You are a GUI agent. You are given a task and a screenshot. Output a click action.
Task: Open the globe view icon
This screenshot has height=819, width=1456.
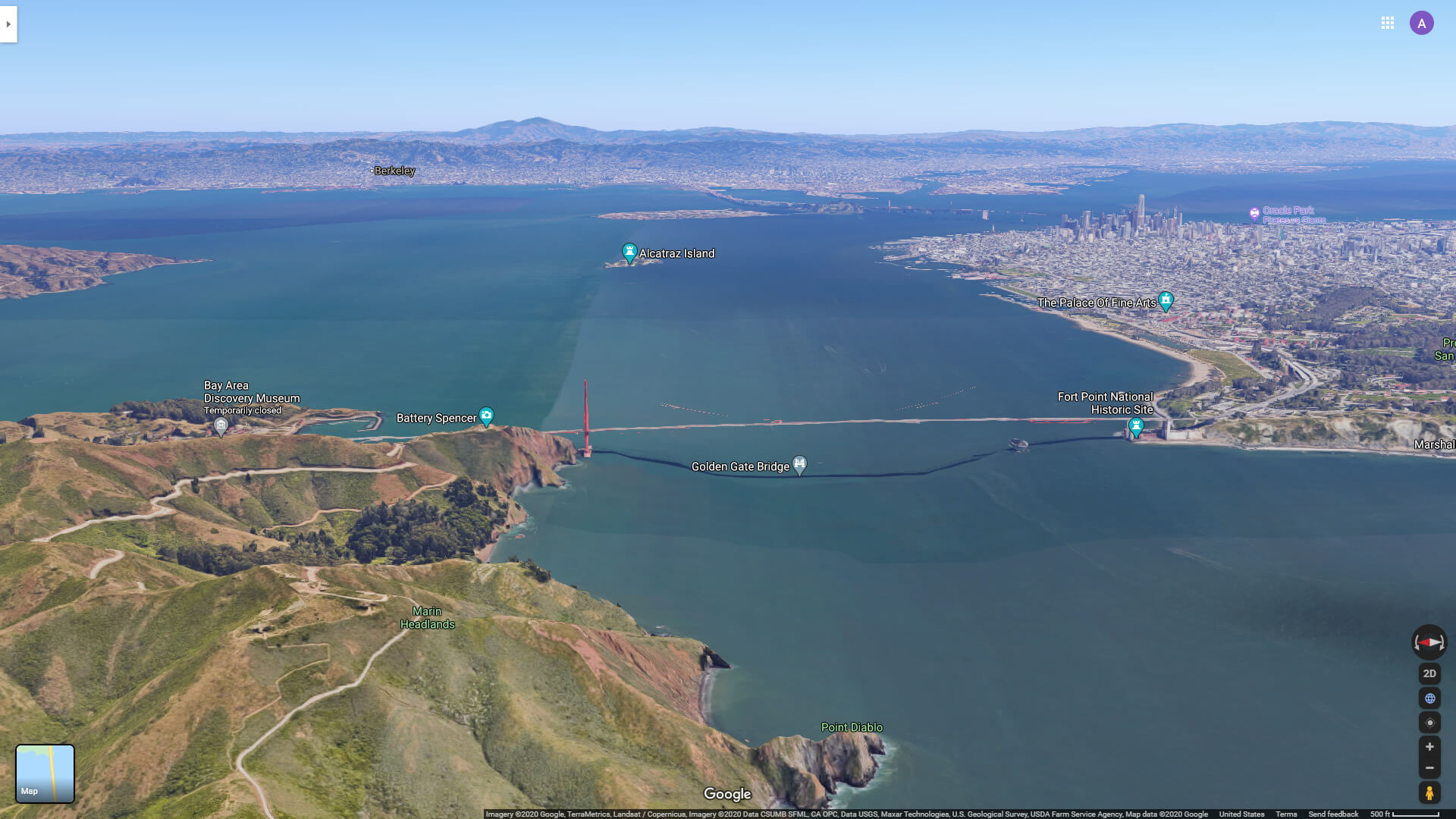(1429, 698)
